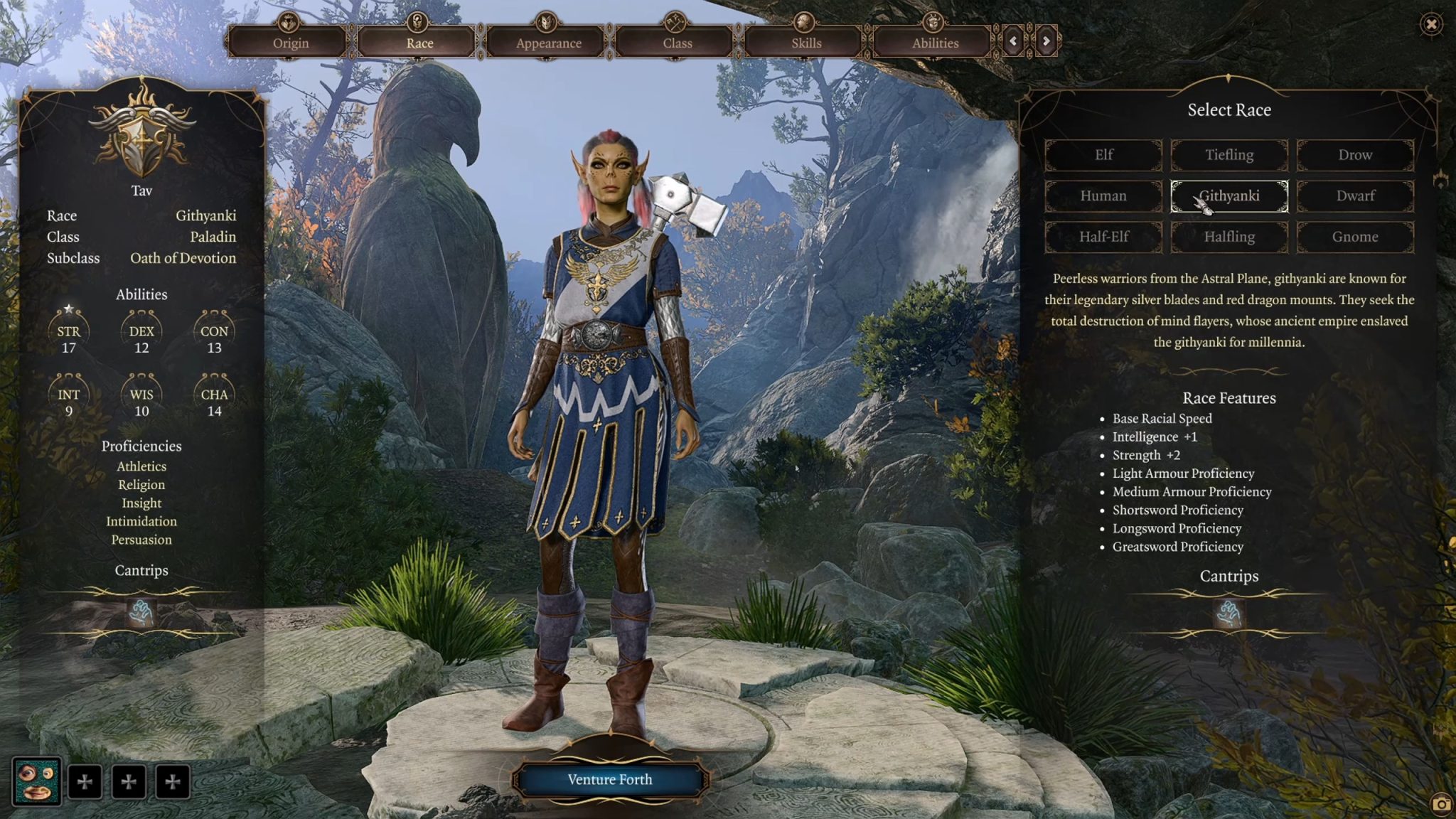Click the next tab arrow
Viewport: 1456px width, 819px height.
coord(1046,41)
